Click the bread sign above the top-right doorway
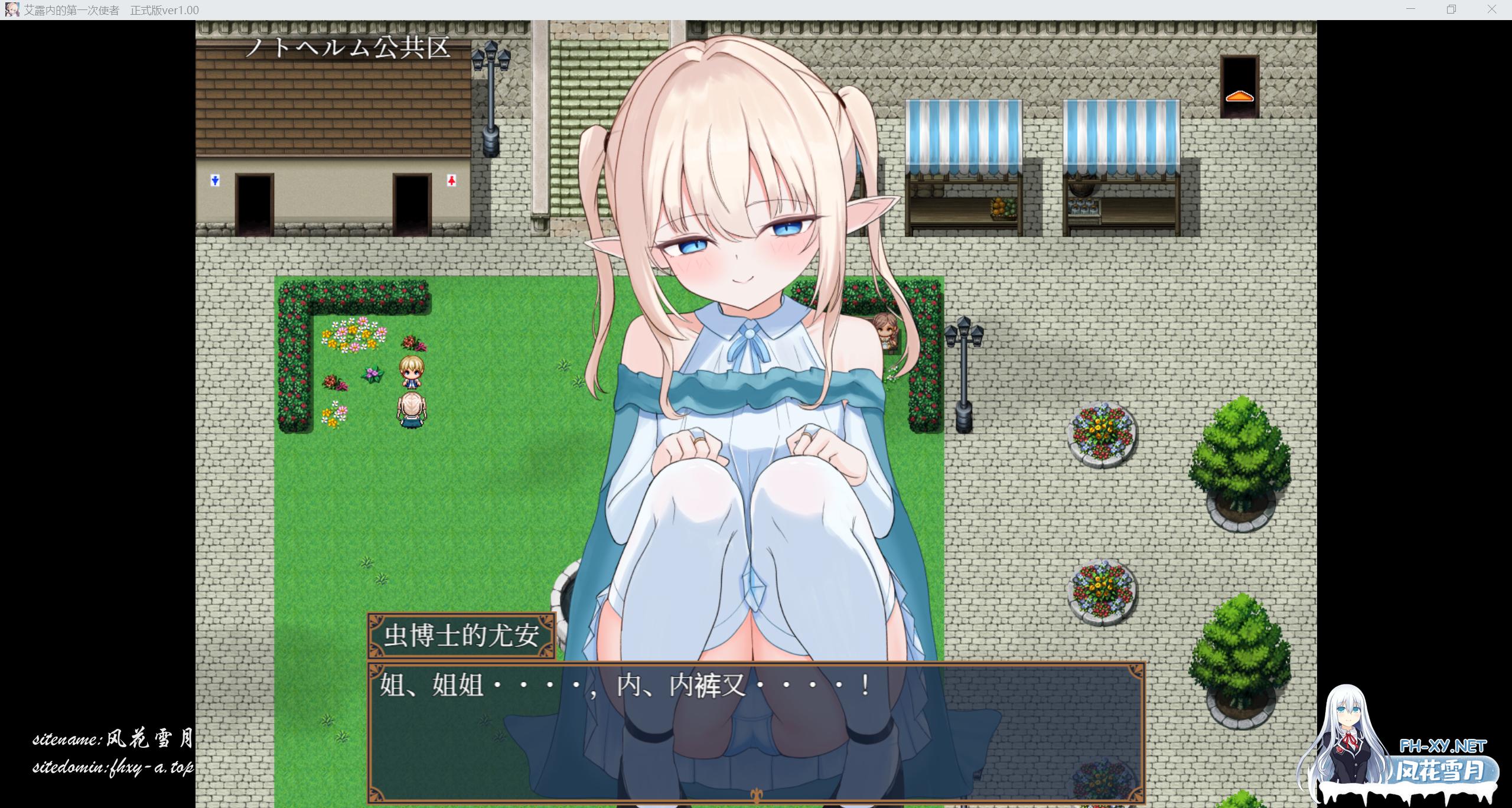This screenshot has width=1512, height=808. pos(1239,97)
